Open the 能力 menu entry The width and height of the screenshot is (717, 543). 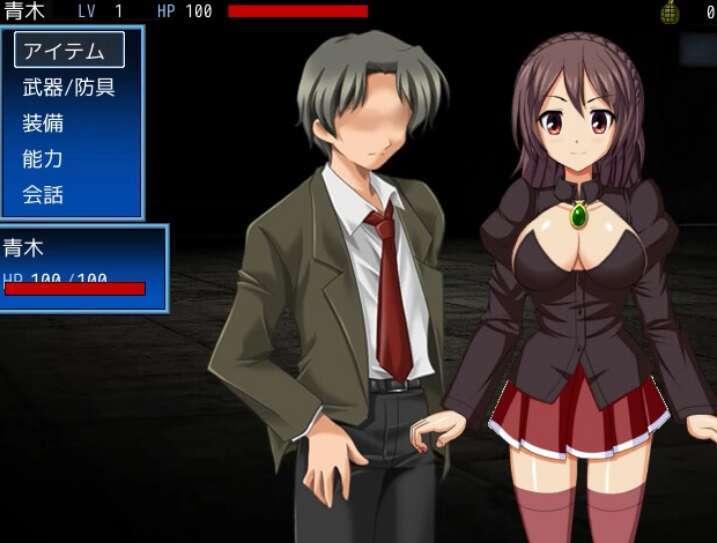coord(44,159)
